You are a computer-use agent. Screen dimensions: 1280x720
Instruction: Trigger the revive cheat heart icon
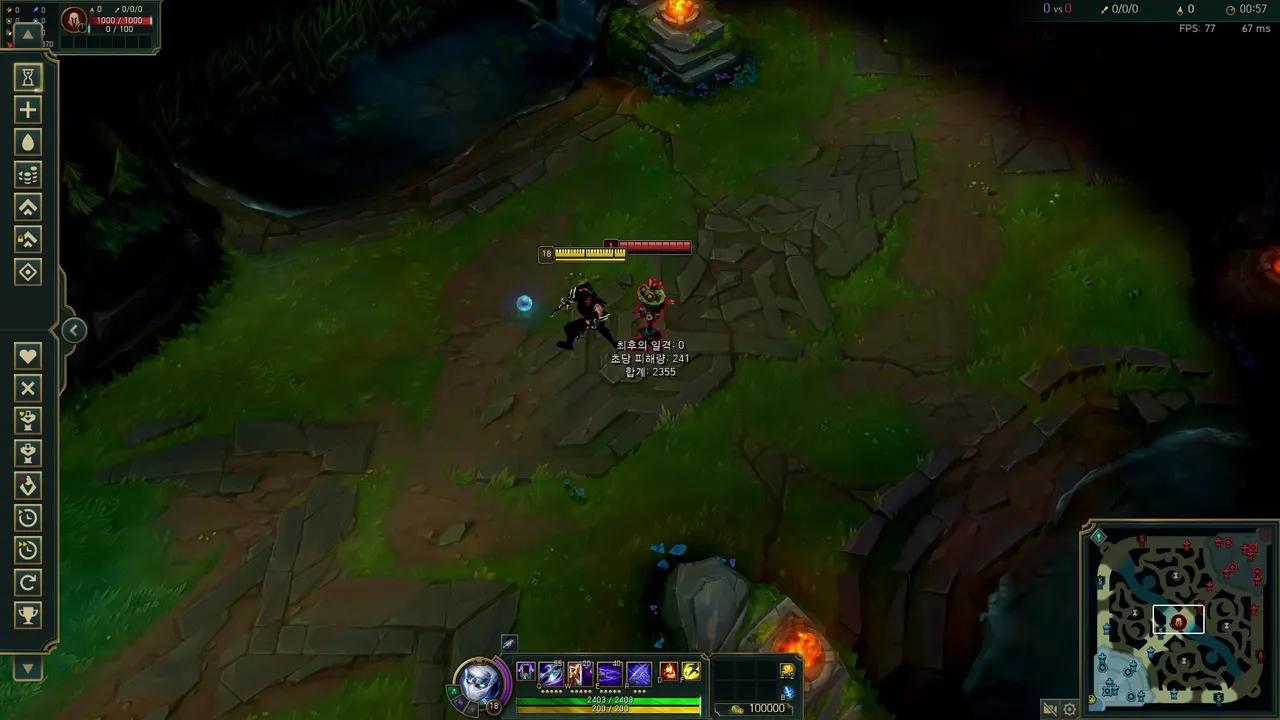(x=28, y=355)
